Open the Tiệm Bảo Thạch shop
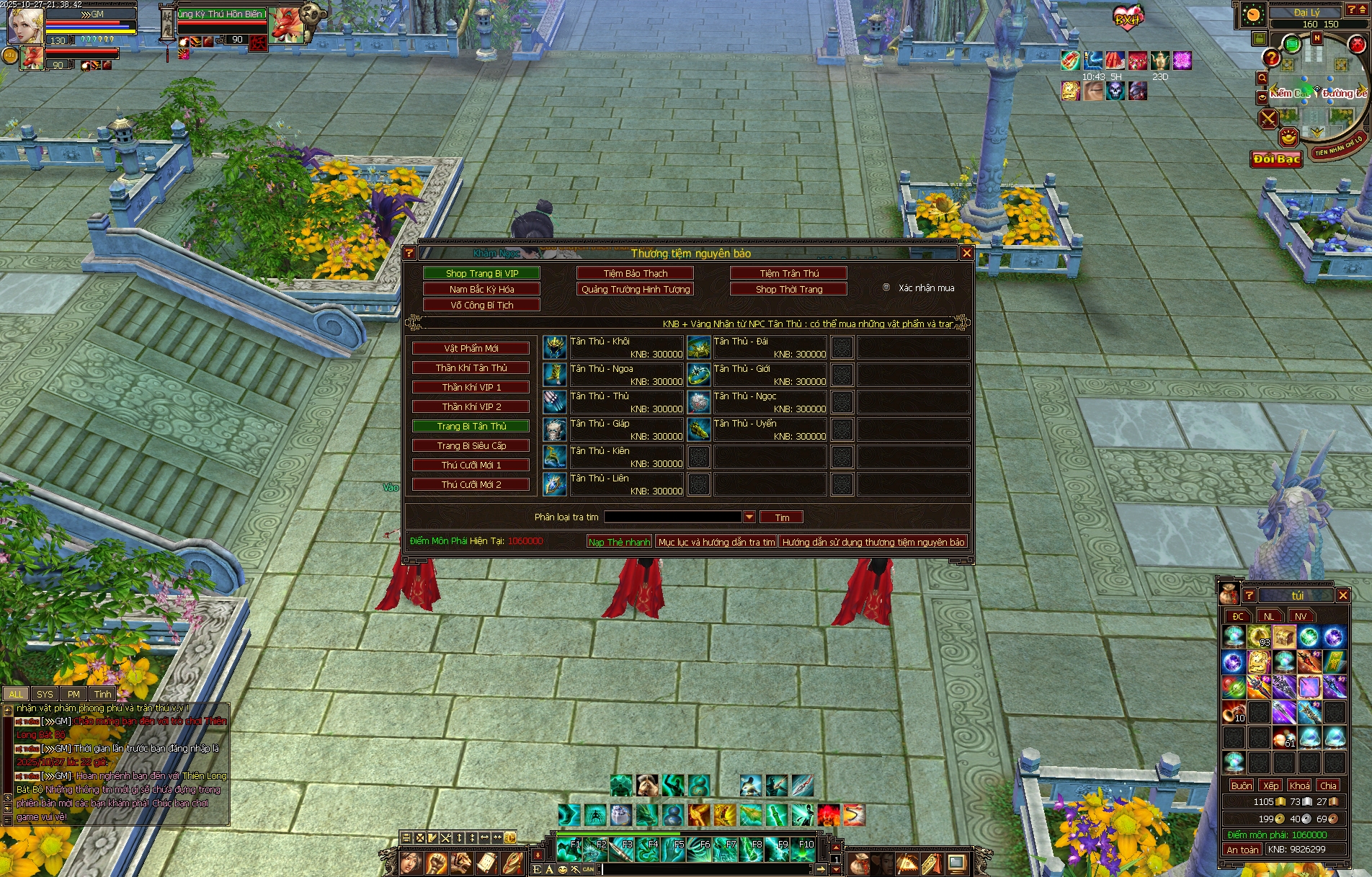The image size is (1372, 877). (635, 273)
